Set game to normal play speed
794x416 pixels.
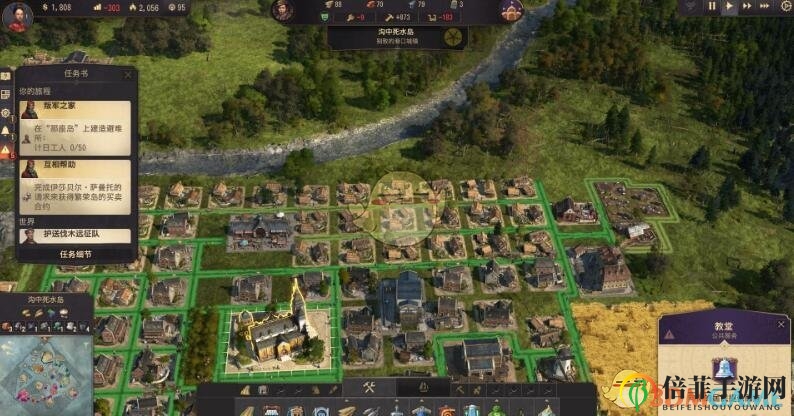[x=729, y=7]
